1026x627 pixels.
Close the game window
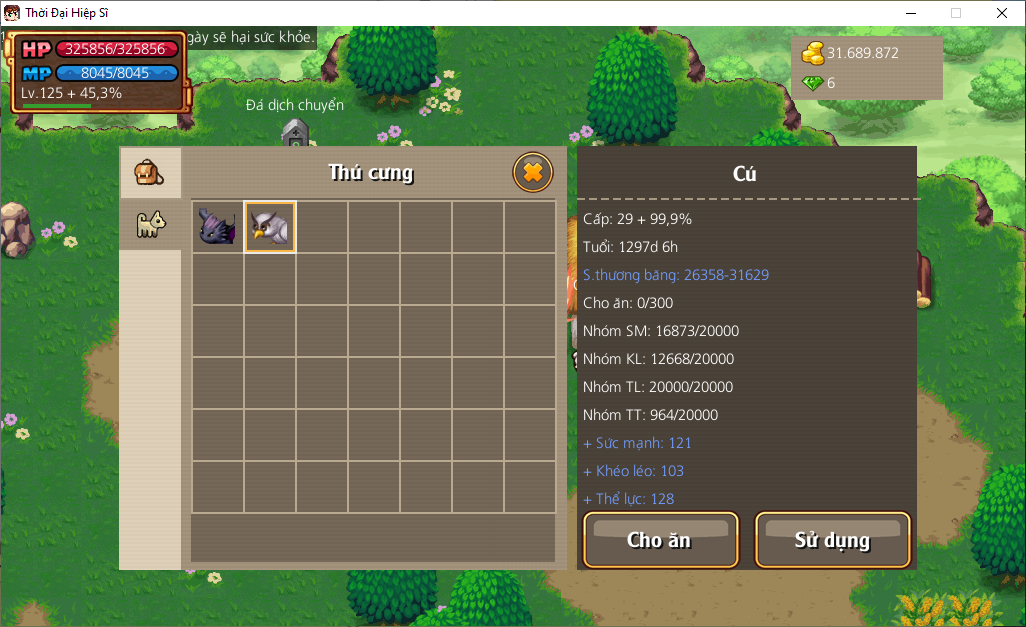(1001, 13)
